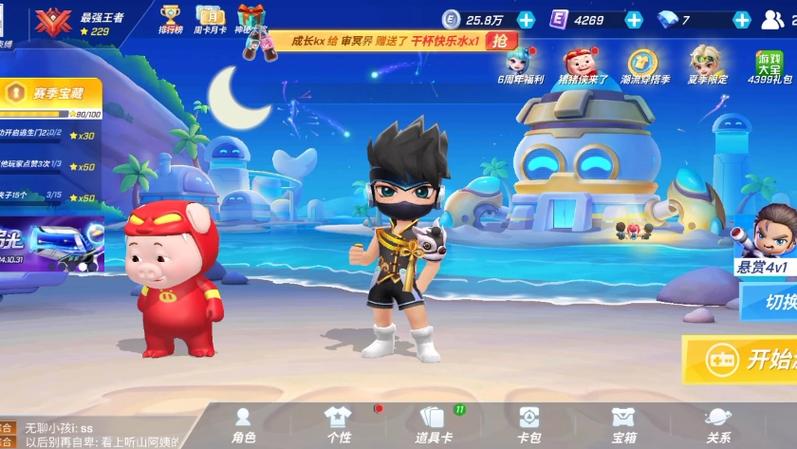
Task: Grab the gift with the 抢 button
Action: click(501, 41)
